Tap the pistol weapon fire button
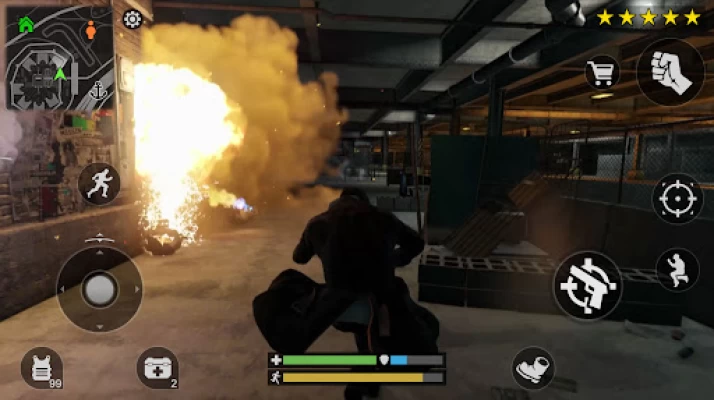Viewport: 714px width, 400px height. pos(590,285)
